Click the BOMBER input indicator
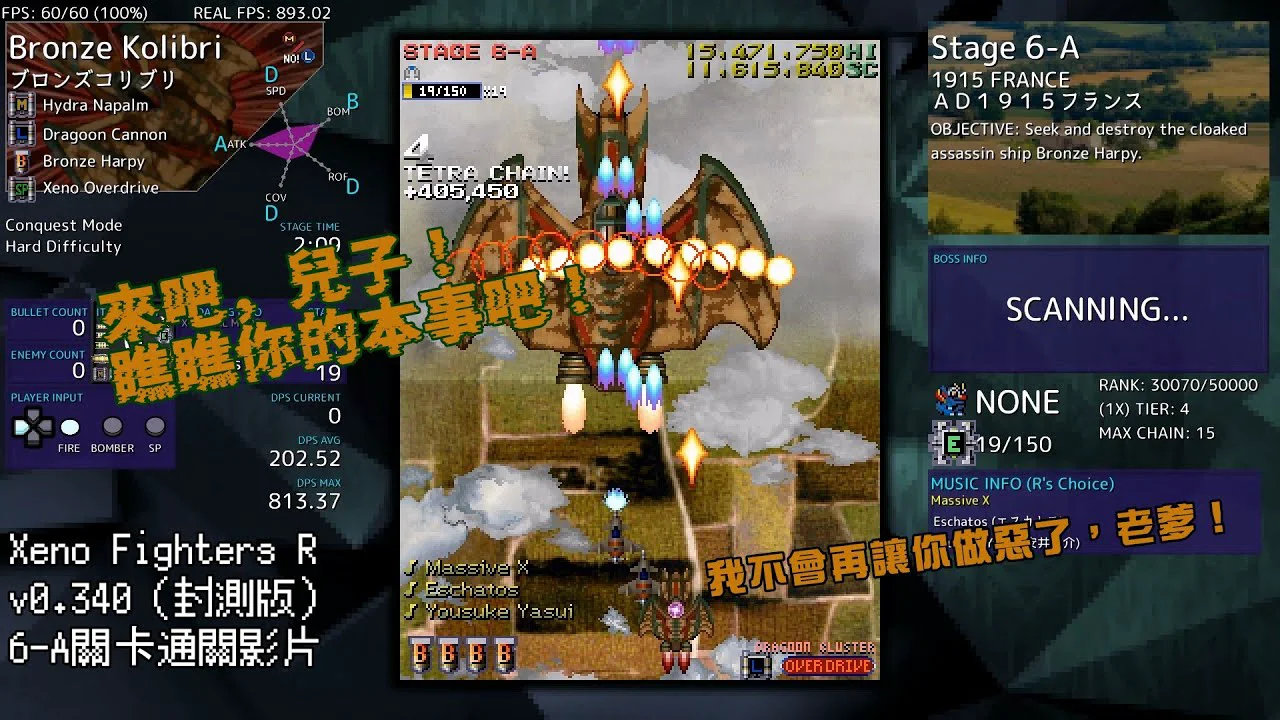The width and height of the screenshot is (1280, 720). pyautogui.click(x=112, y=428)
